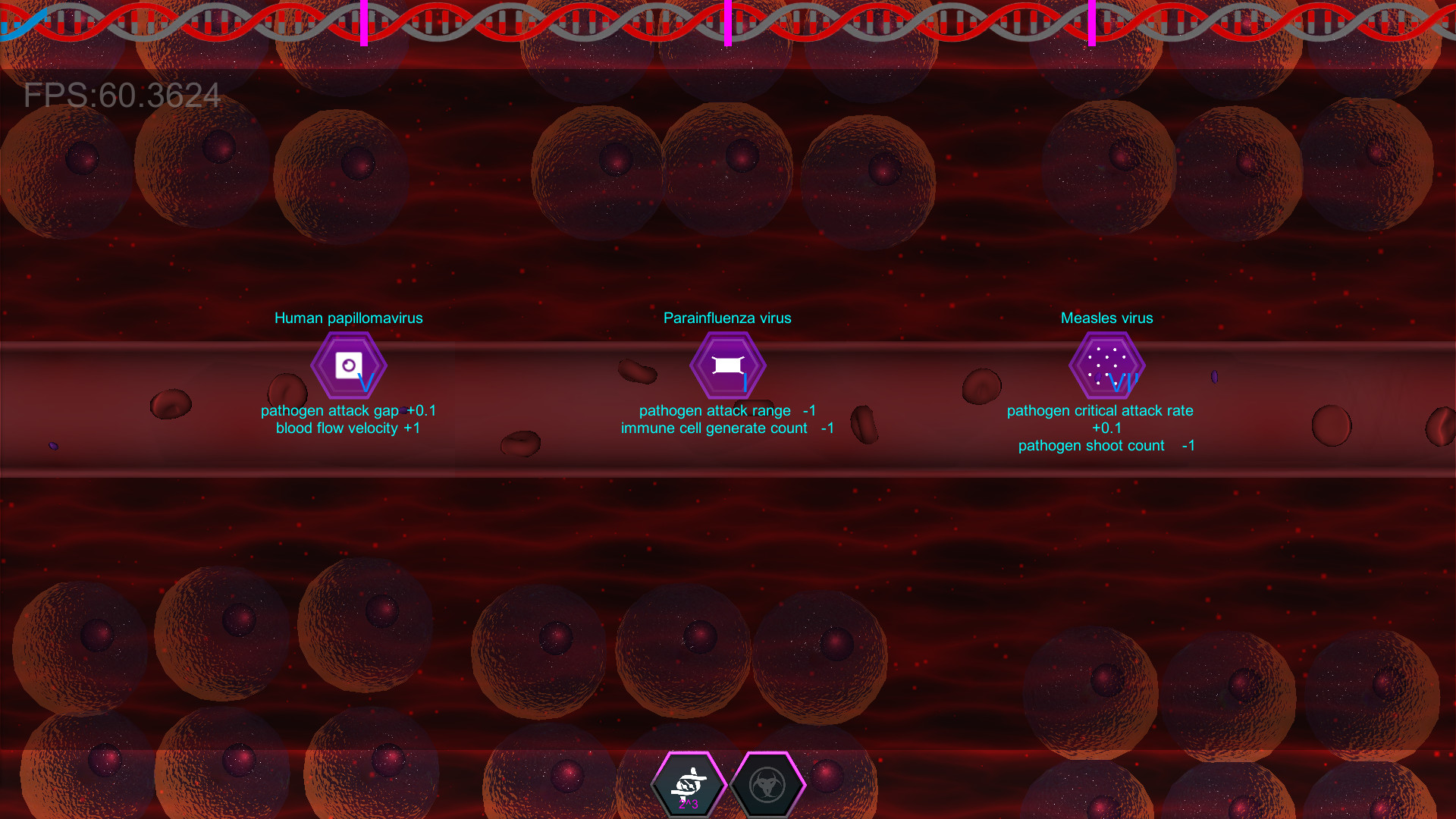Image resolution: width=1456 pixels, height=819 pixels.
Task: Click the camera-like icon inside the papillomavirus hexagon
Action: tap(349, 365)
